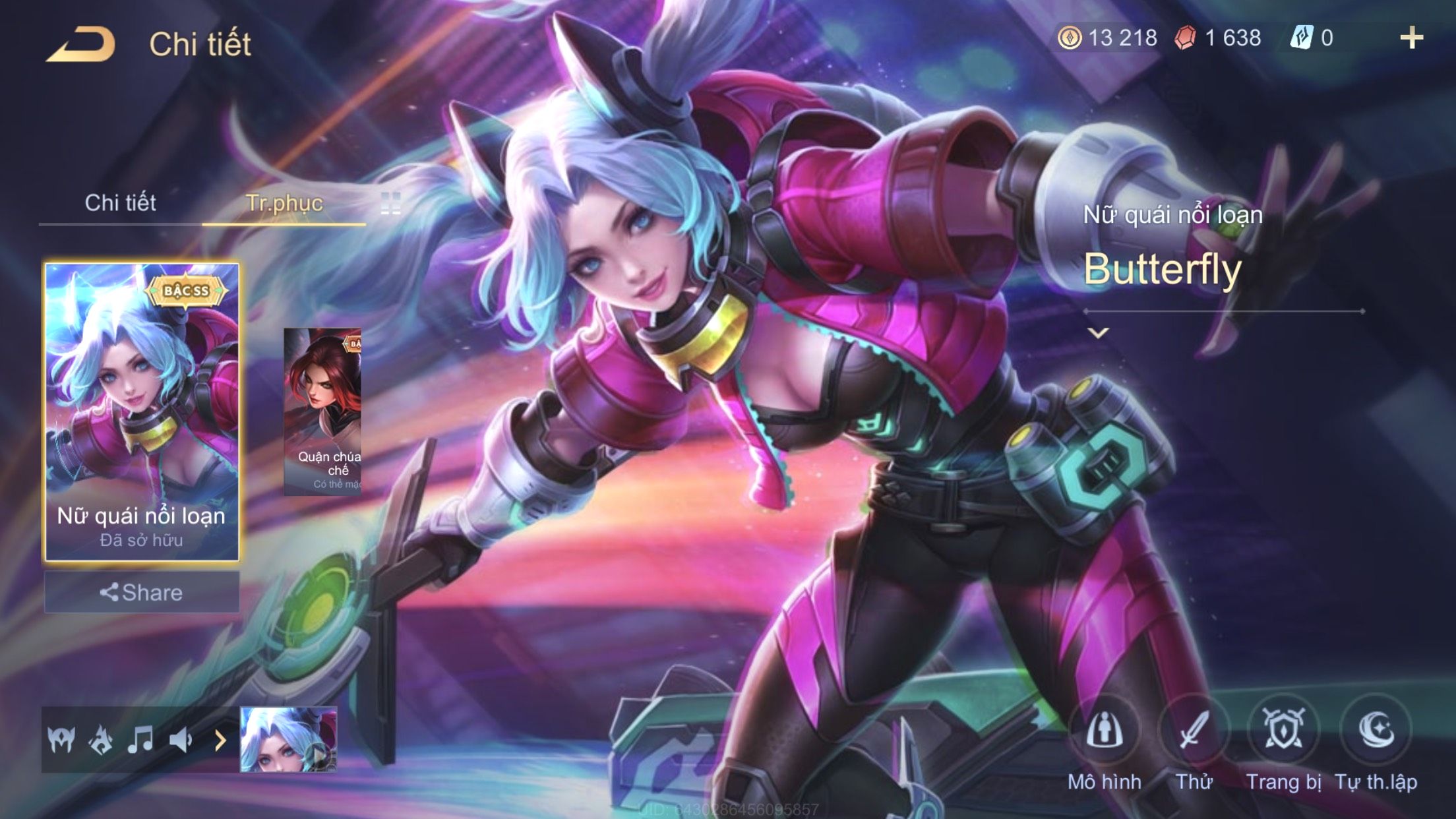Toggle the skin grid view icon
The width and height of the screenshot is (1456, 819).
coord(390,204)
